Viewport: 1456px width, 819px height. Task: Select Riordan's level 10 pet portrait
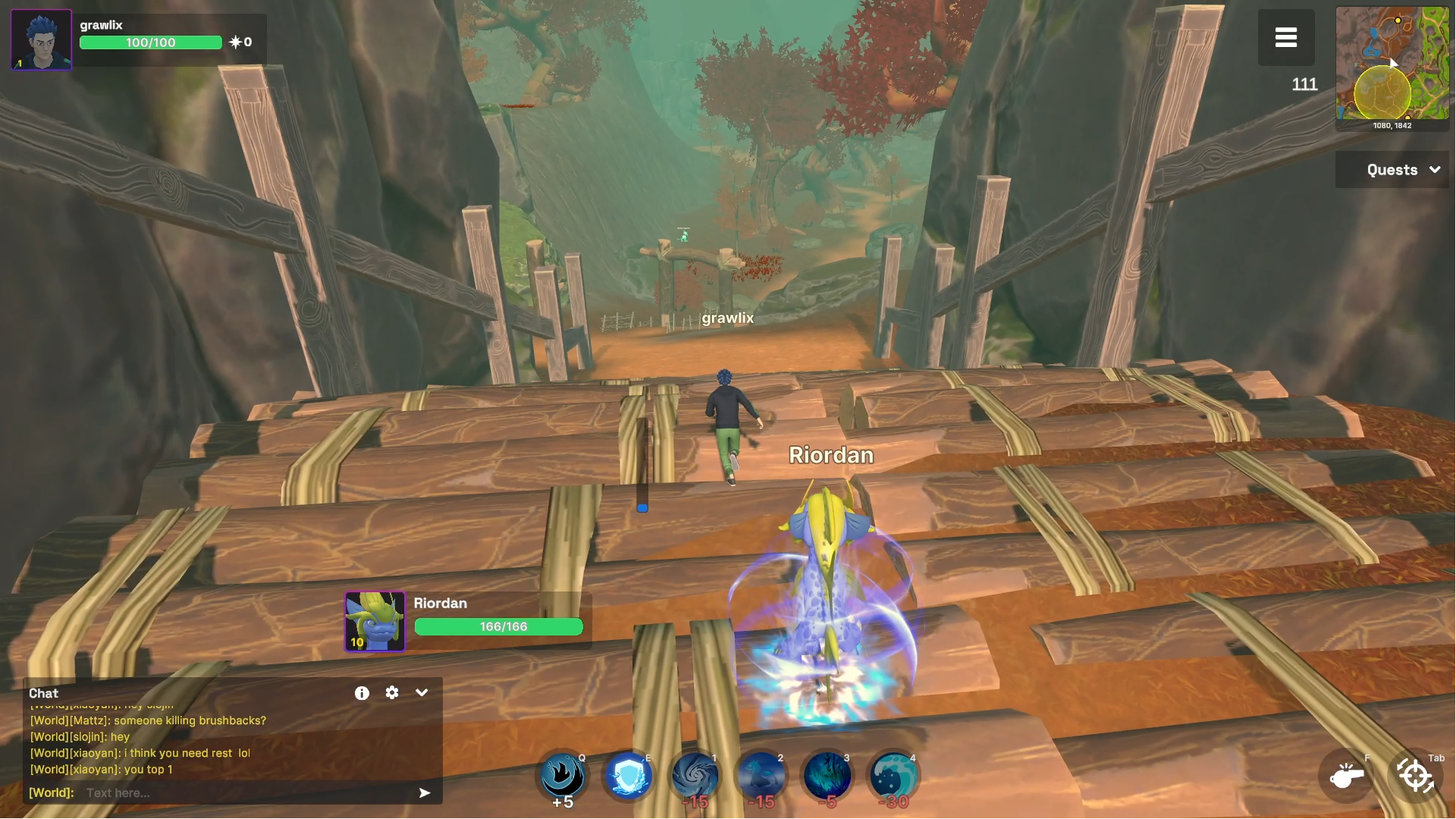pyautogui.click(x=375, y=620)
